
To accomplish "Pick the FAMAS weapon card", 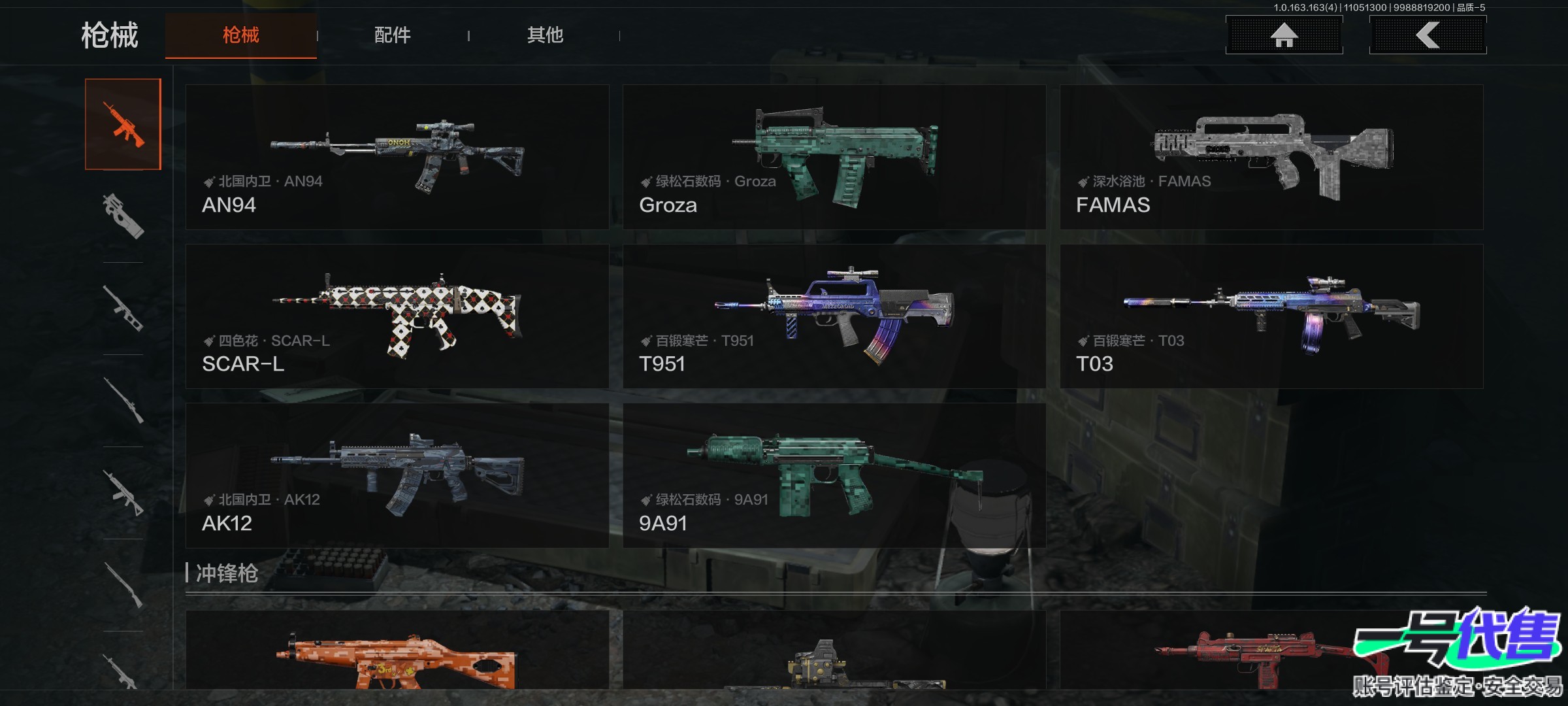I will tap(1271, 157).
